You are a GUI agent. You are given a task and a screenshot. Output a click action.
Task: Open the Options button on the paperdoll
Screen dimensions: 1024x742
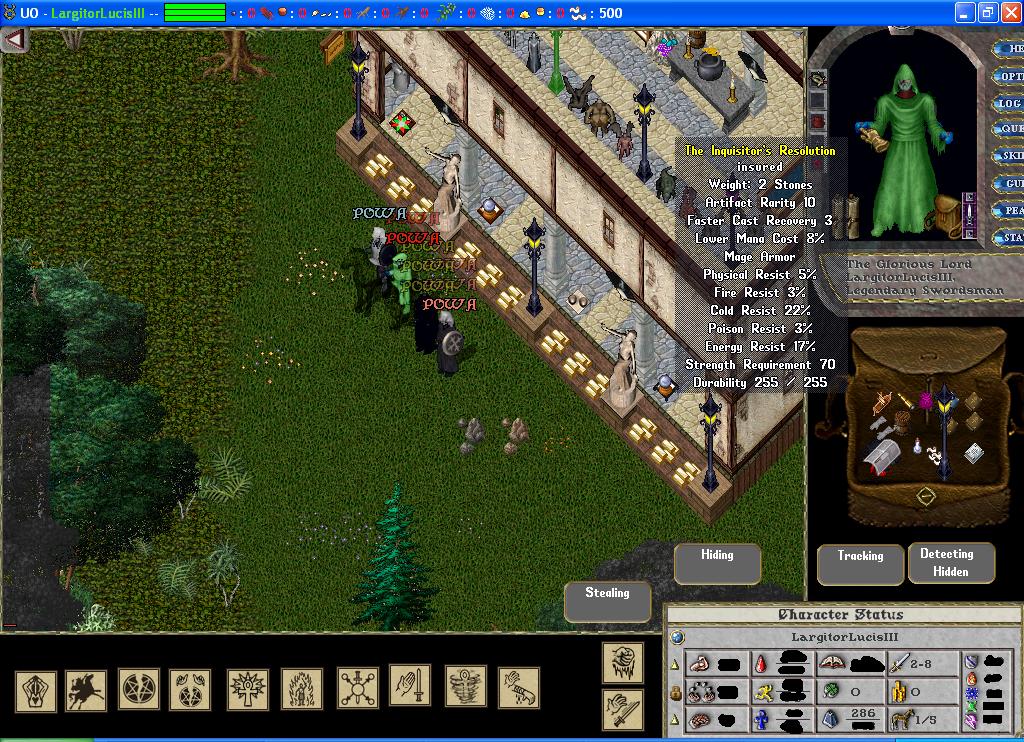tap(1009, 76)
